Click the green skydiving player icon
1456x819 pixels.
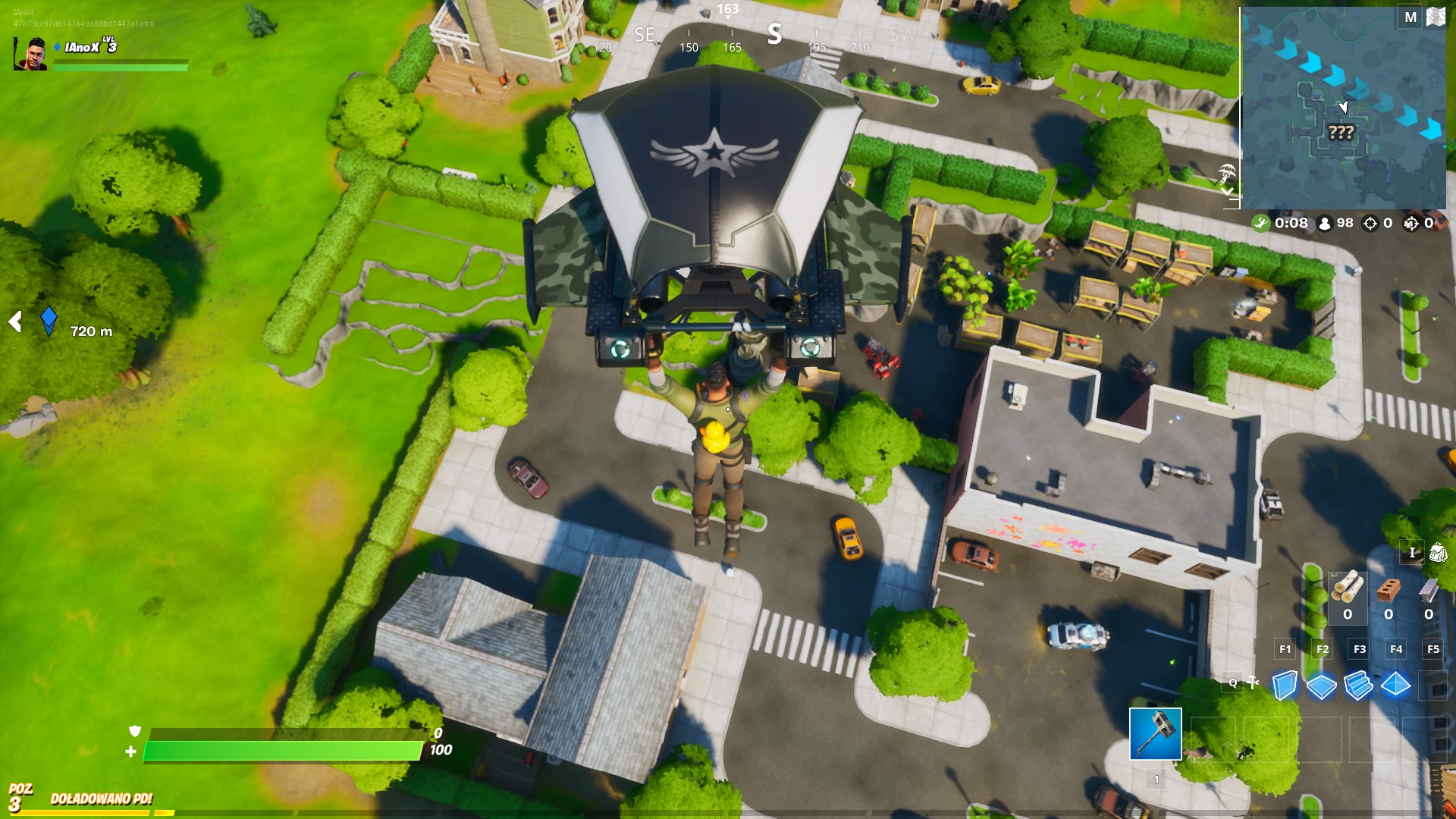[x=1260, y=223]
